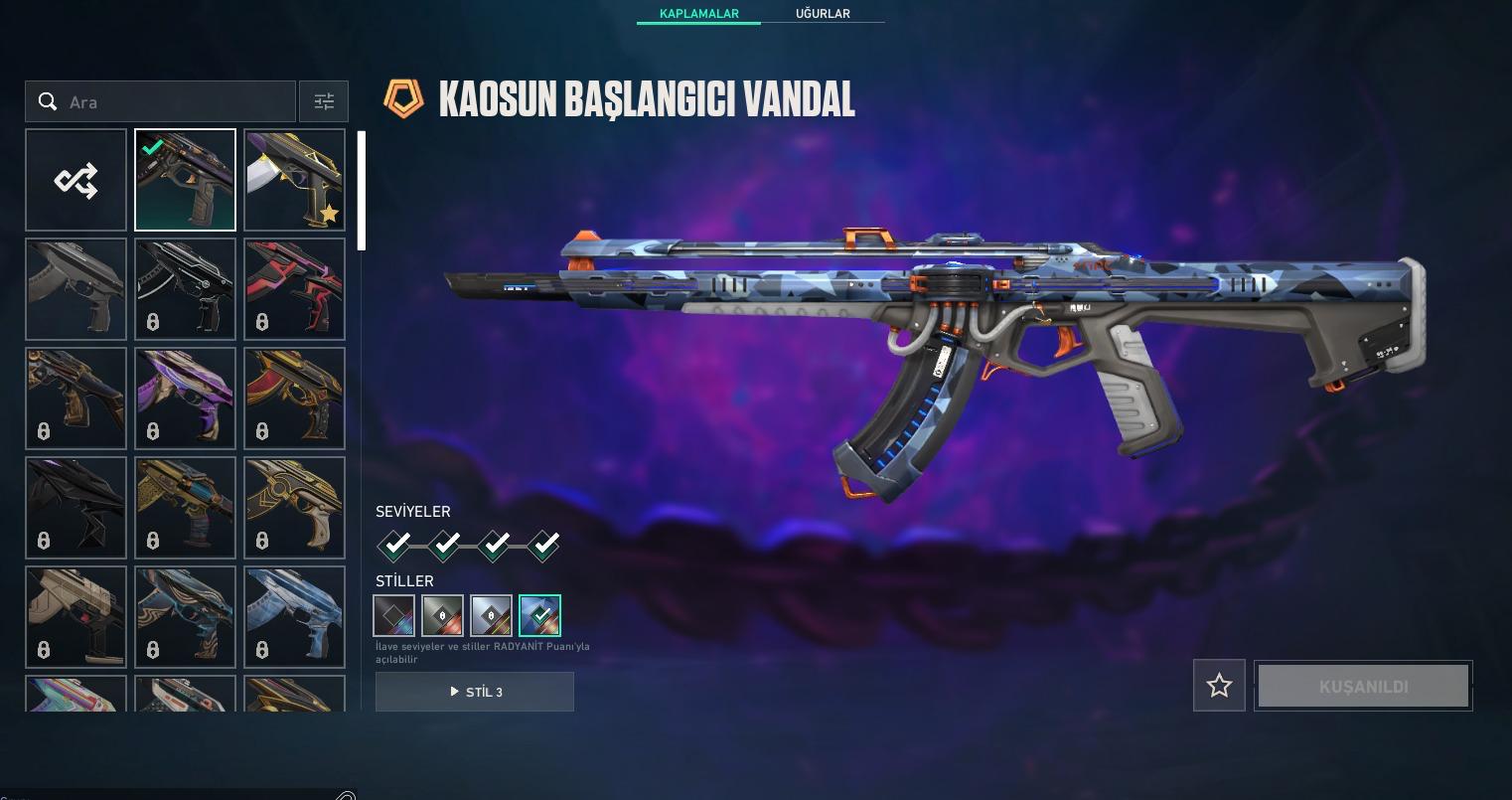Switch to the KAPLAMALAR tab
This screenshot has width=1512, height=800.
pos(698,13)
